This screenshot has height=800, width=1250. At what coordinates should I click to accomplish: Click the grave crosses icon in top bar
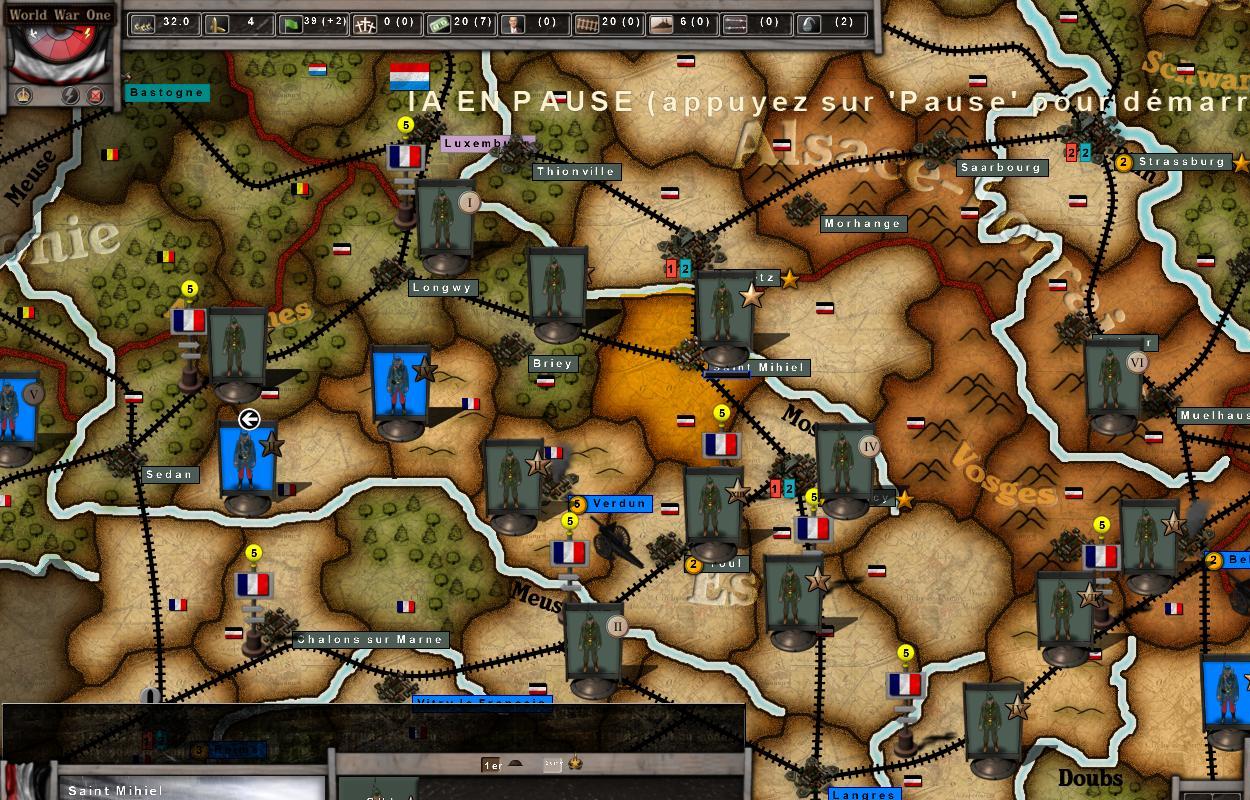pos(365,24)
